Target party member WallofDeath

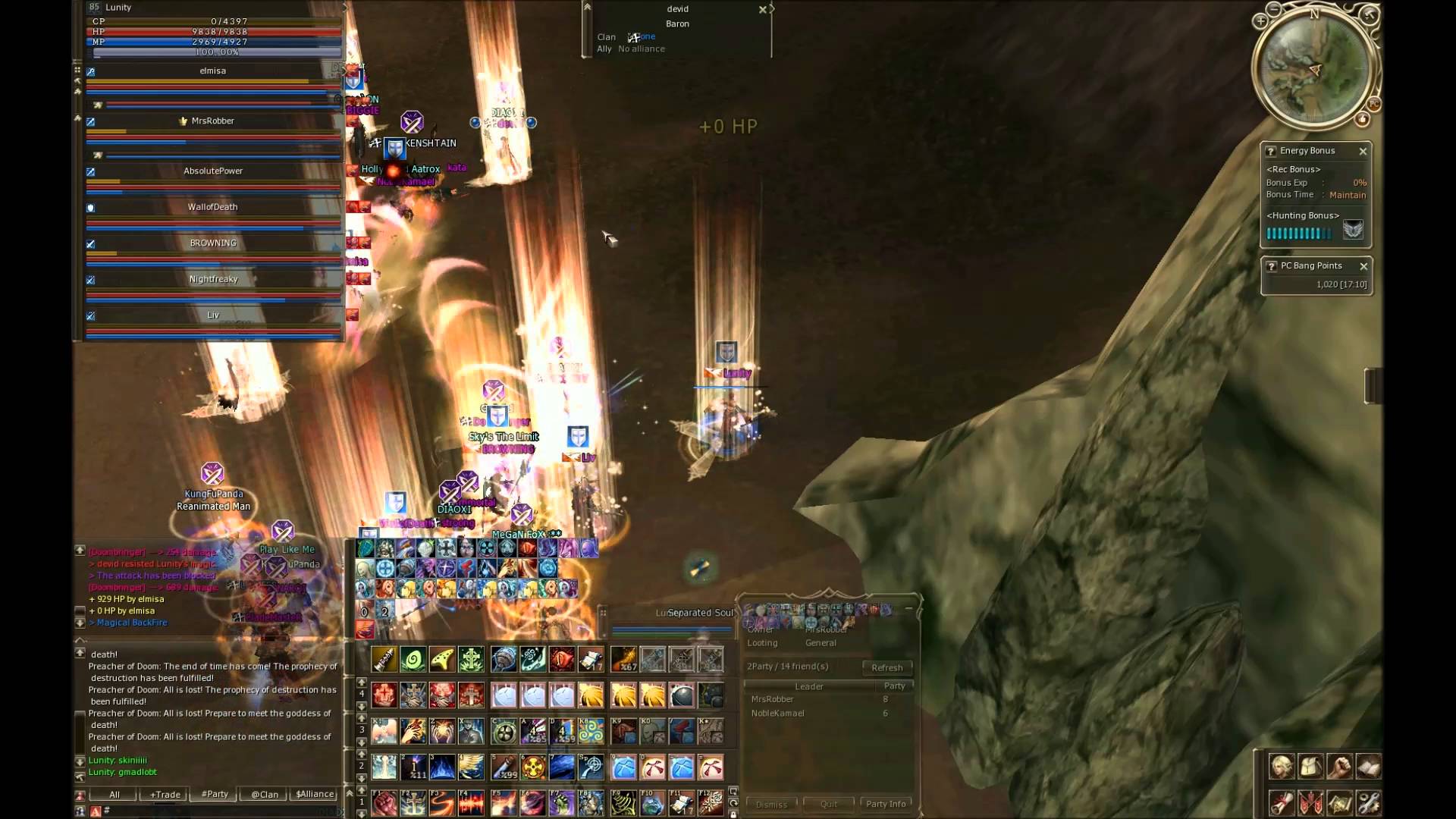pyautogui.click(x=212, y=207)
